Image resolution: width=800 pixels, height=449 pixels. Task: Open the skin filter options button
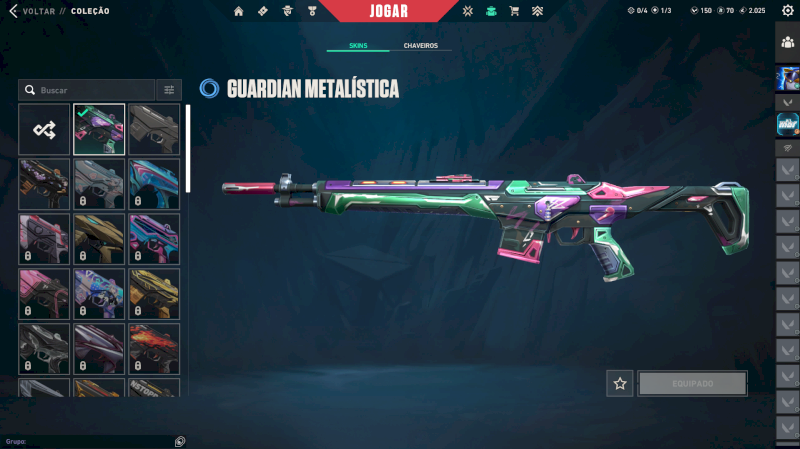pyautogui.click(x=169, y=90)
